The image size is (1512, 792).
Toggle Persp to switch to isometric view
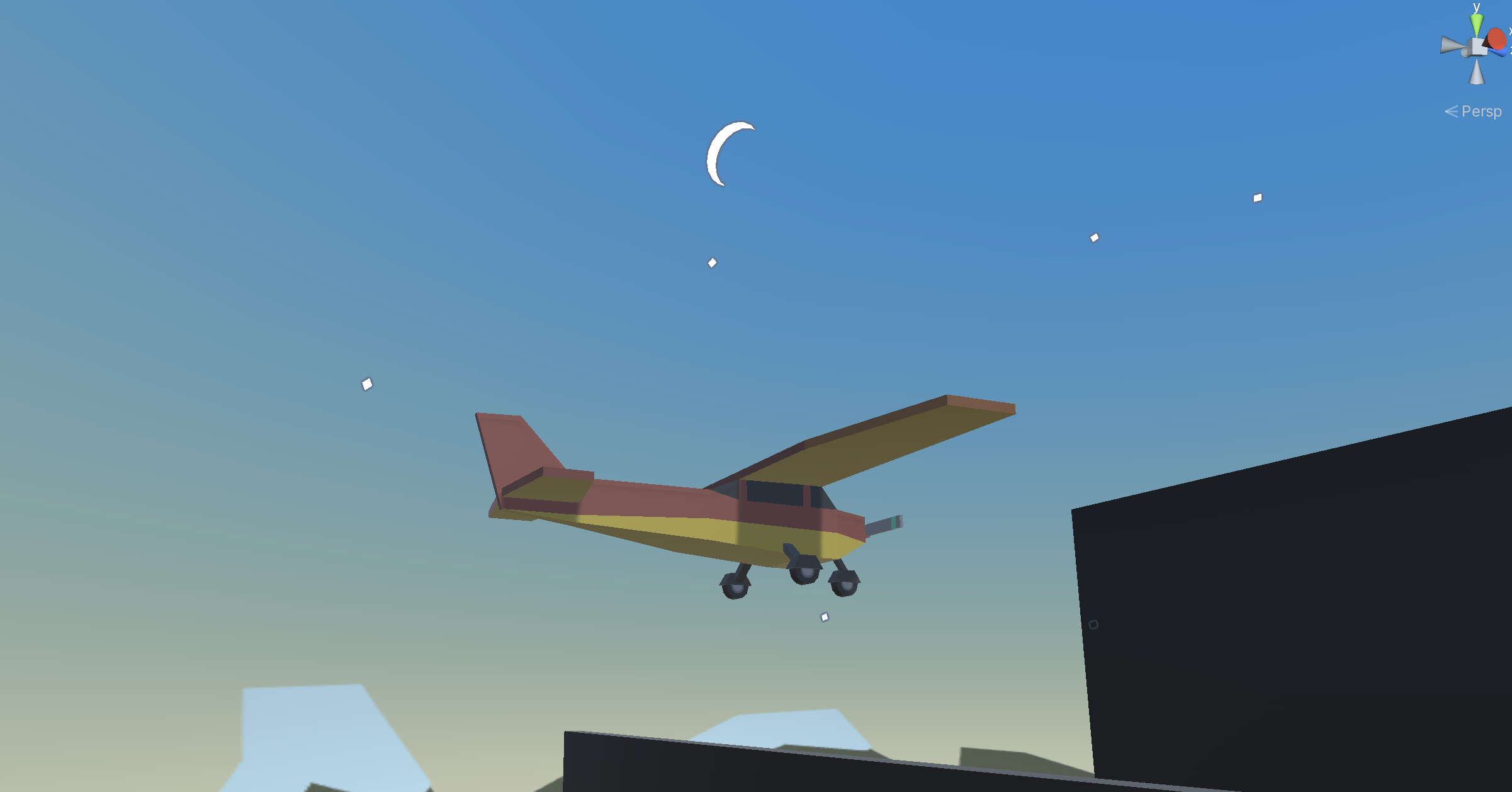pos(1482,111)
